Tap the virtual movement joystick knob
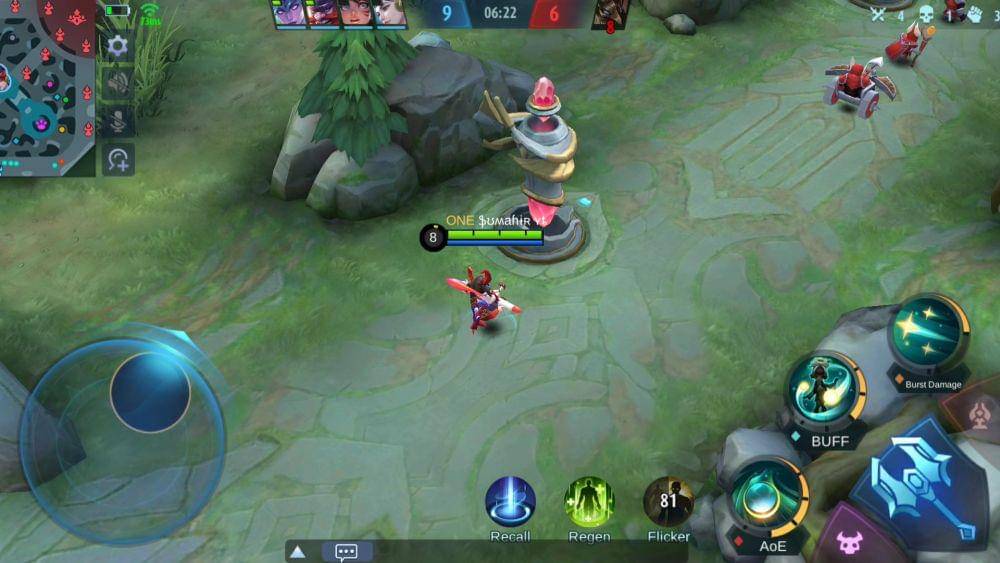The width and height of the screenshot is (1000, 563). tap(150, 391)
